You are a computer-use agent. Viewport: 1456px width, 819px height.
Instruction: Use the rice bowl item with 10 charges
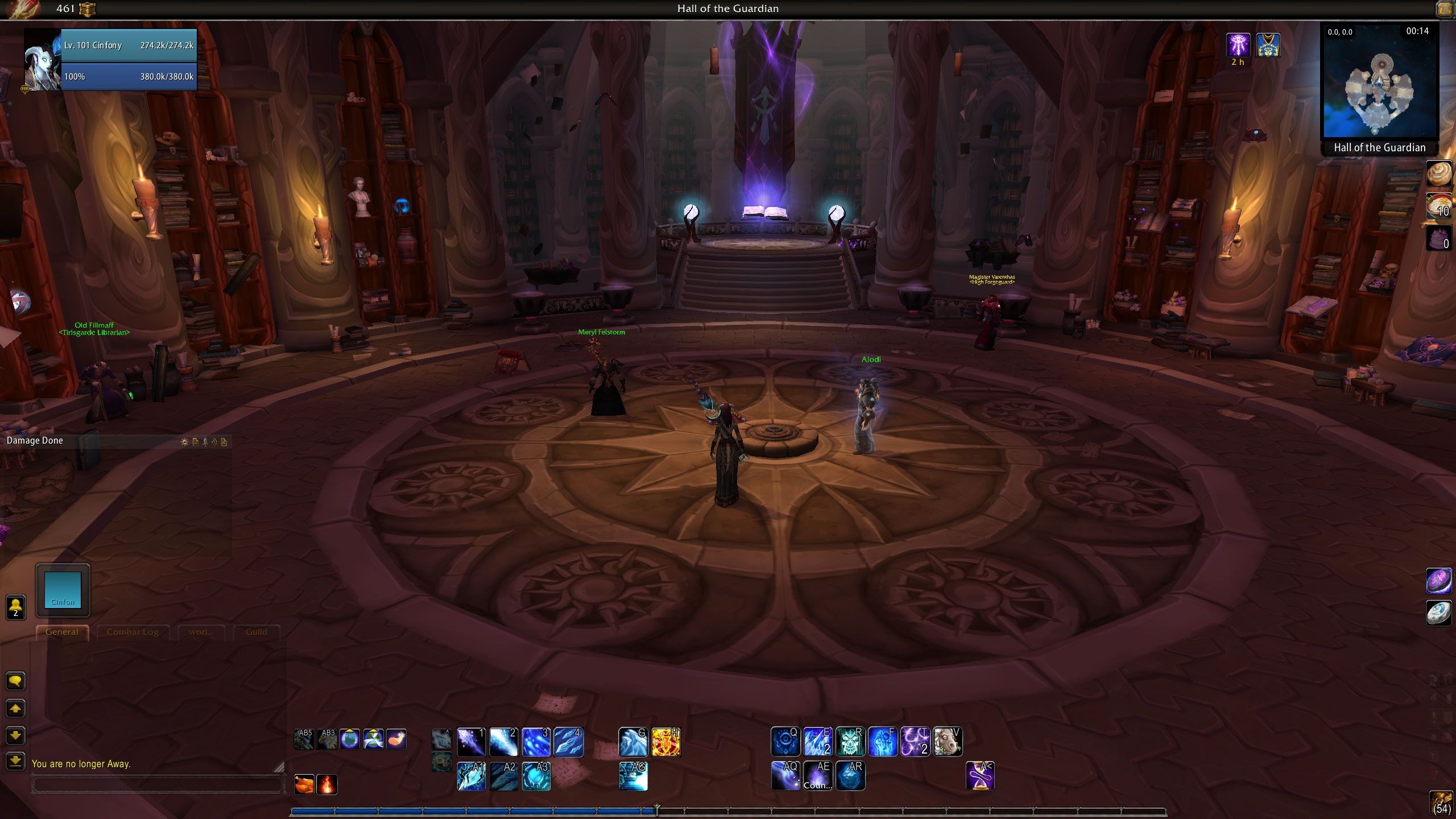coord(1439,206)
